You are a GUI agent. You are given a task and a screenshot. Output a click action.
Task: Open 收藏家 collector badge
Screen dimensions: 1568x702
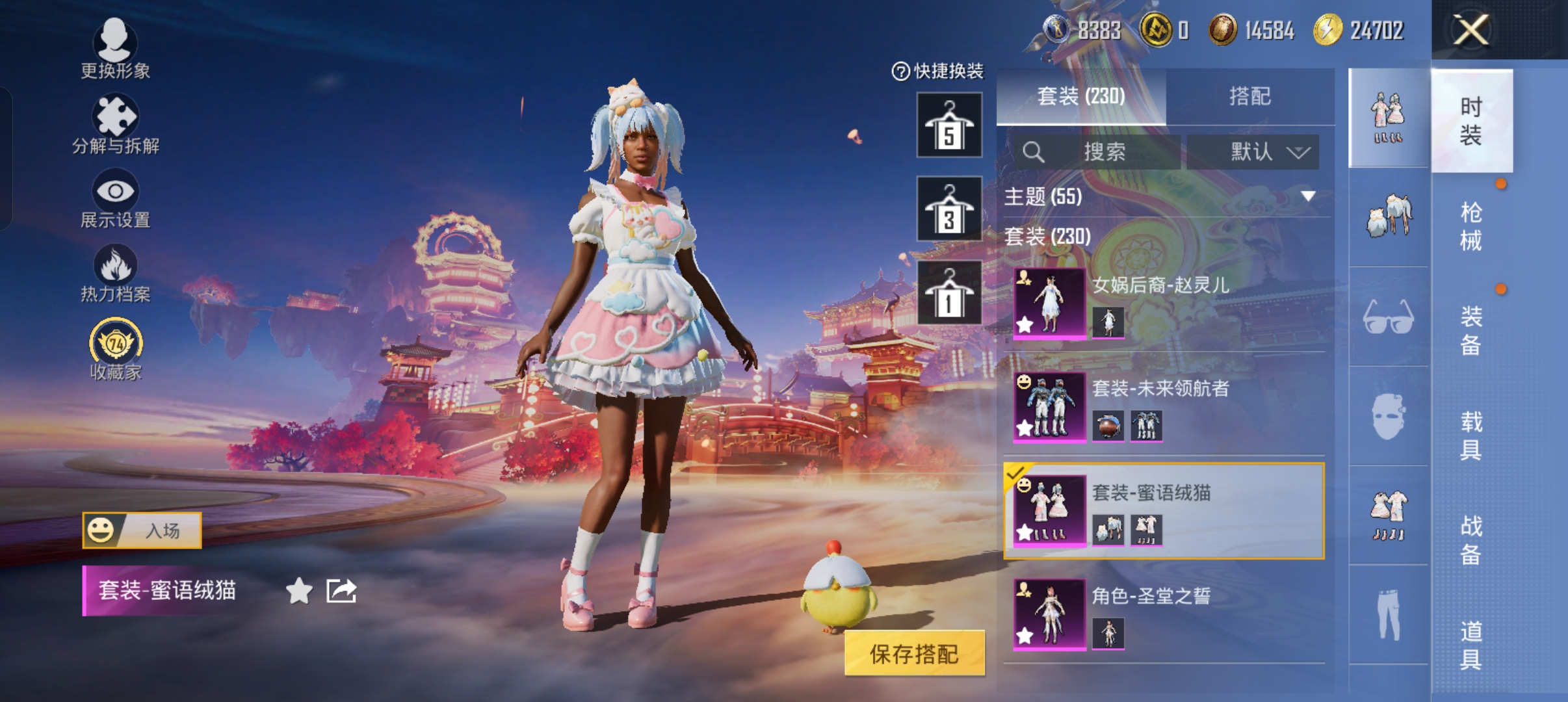[x=115, y=348]
